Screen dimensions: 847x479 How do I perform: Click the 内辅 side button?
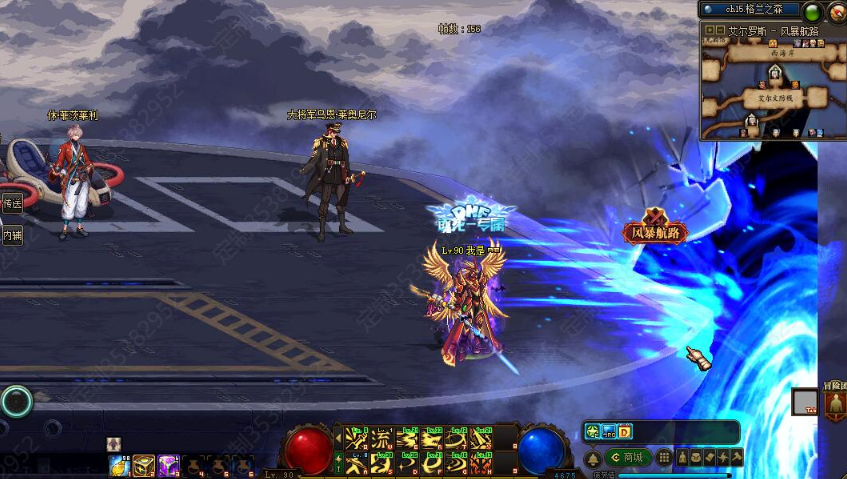pos(12,236)
